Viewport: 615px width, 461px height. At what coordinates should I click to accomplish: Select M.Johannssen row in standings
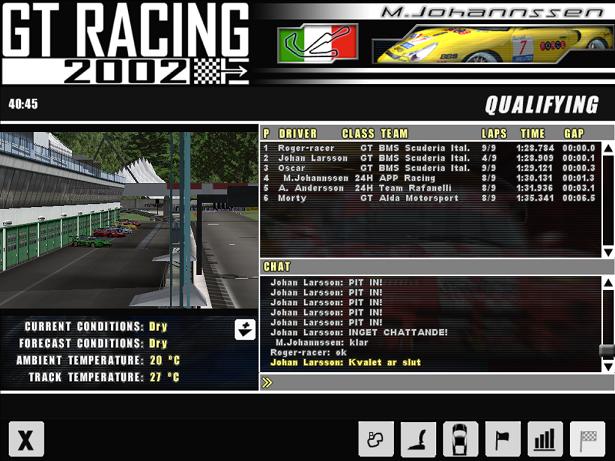430,178
